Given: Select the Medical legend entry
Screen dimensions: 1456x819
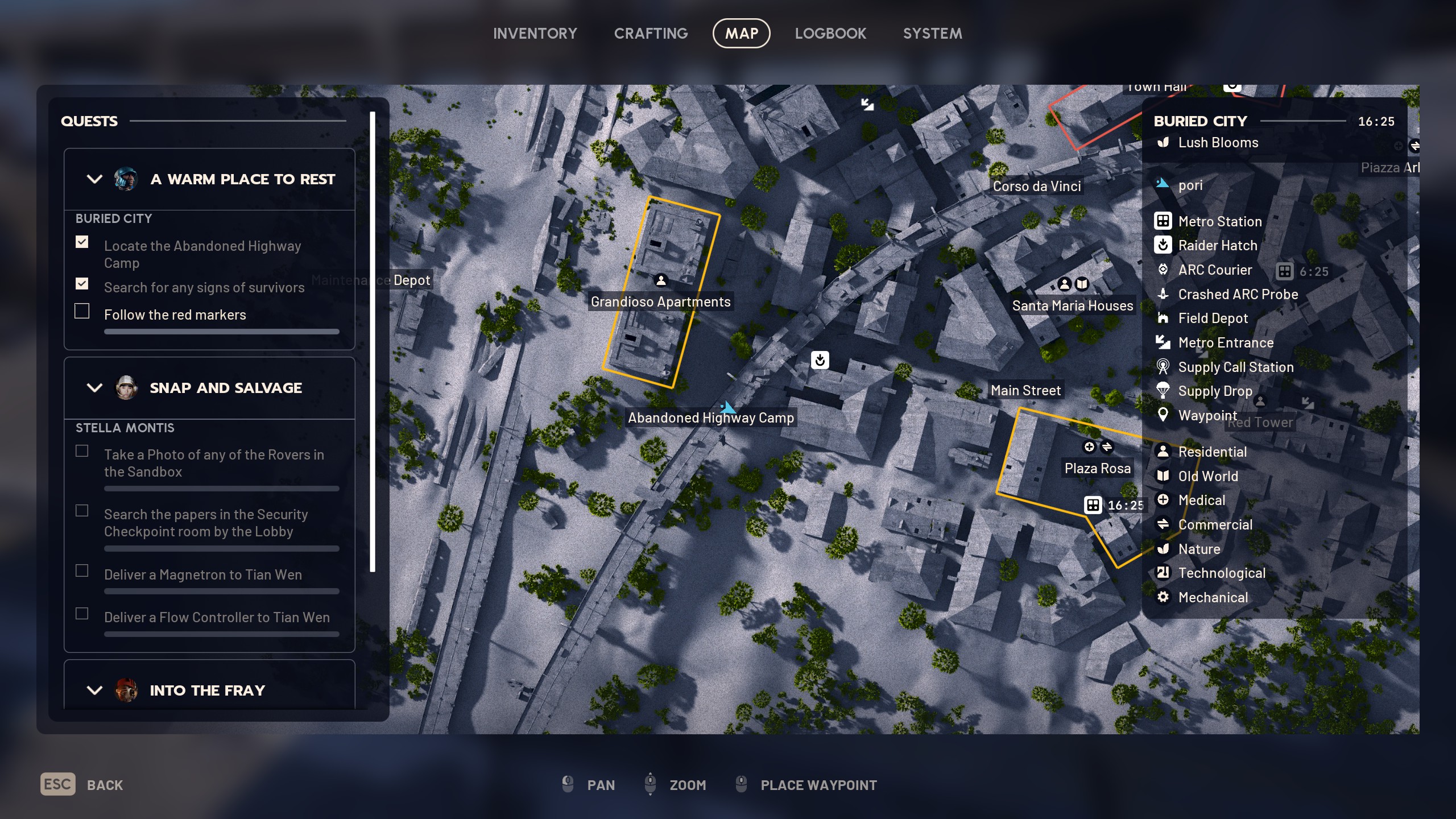Looking at the screenshot, I should tap(1201, 500).
